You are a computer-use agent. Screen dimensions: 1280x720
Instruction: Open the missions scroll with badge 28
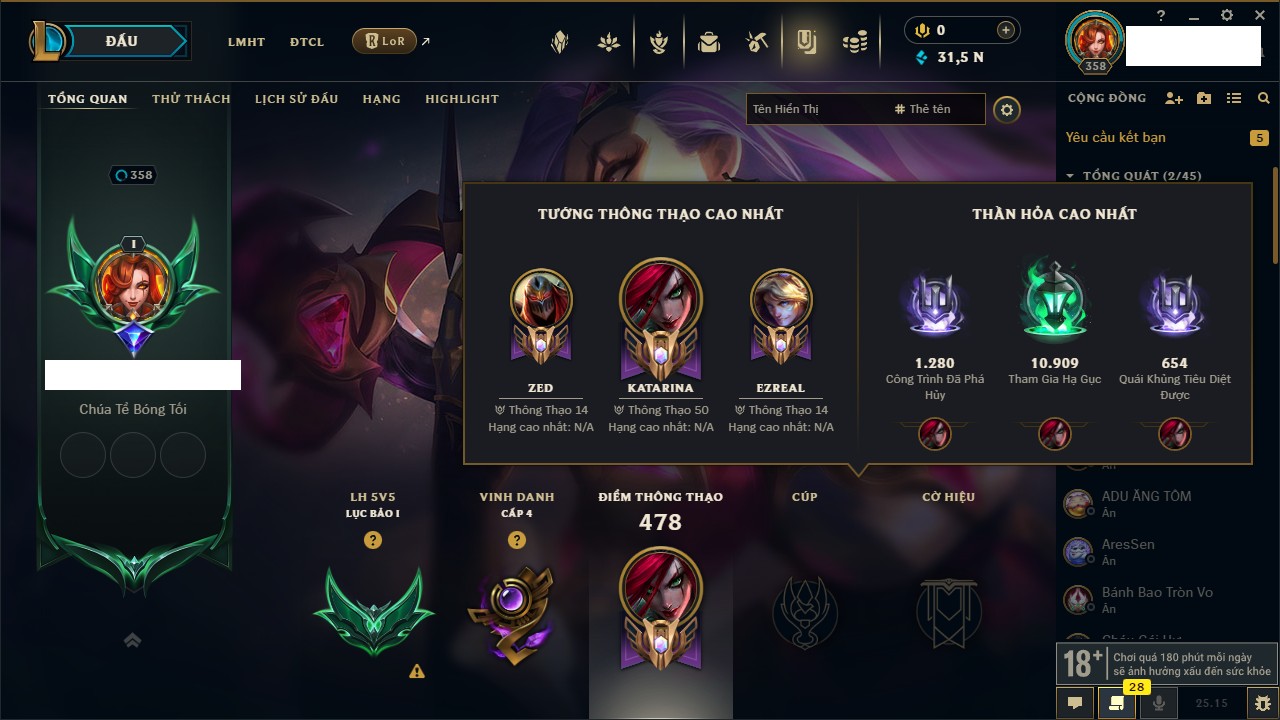1116,703
